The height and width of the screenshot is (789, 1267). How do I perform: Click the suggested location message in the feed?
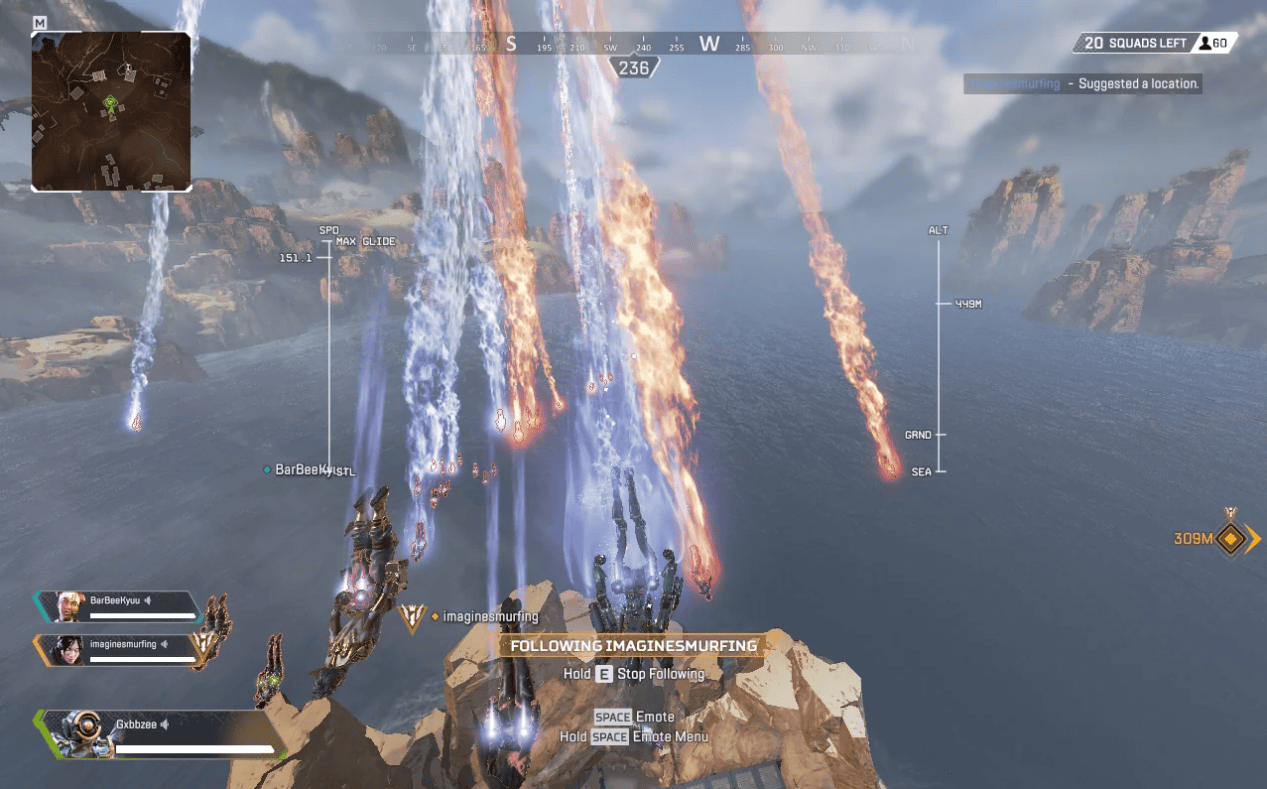pos(1083,84)
